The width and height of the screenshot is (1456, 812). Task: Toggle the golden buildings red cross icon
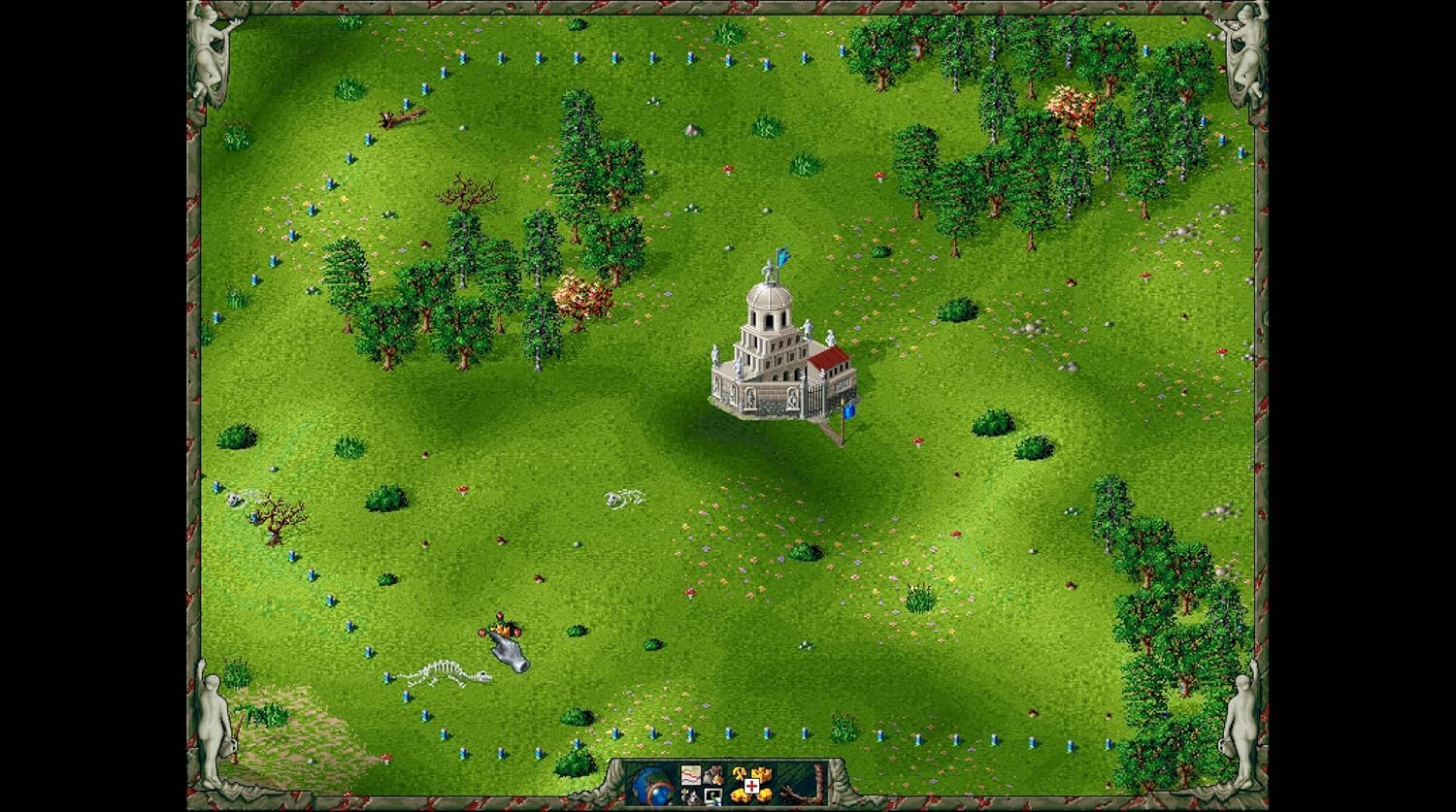[752, 786]
